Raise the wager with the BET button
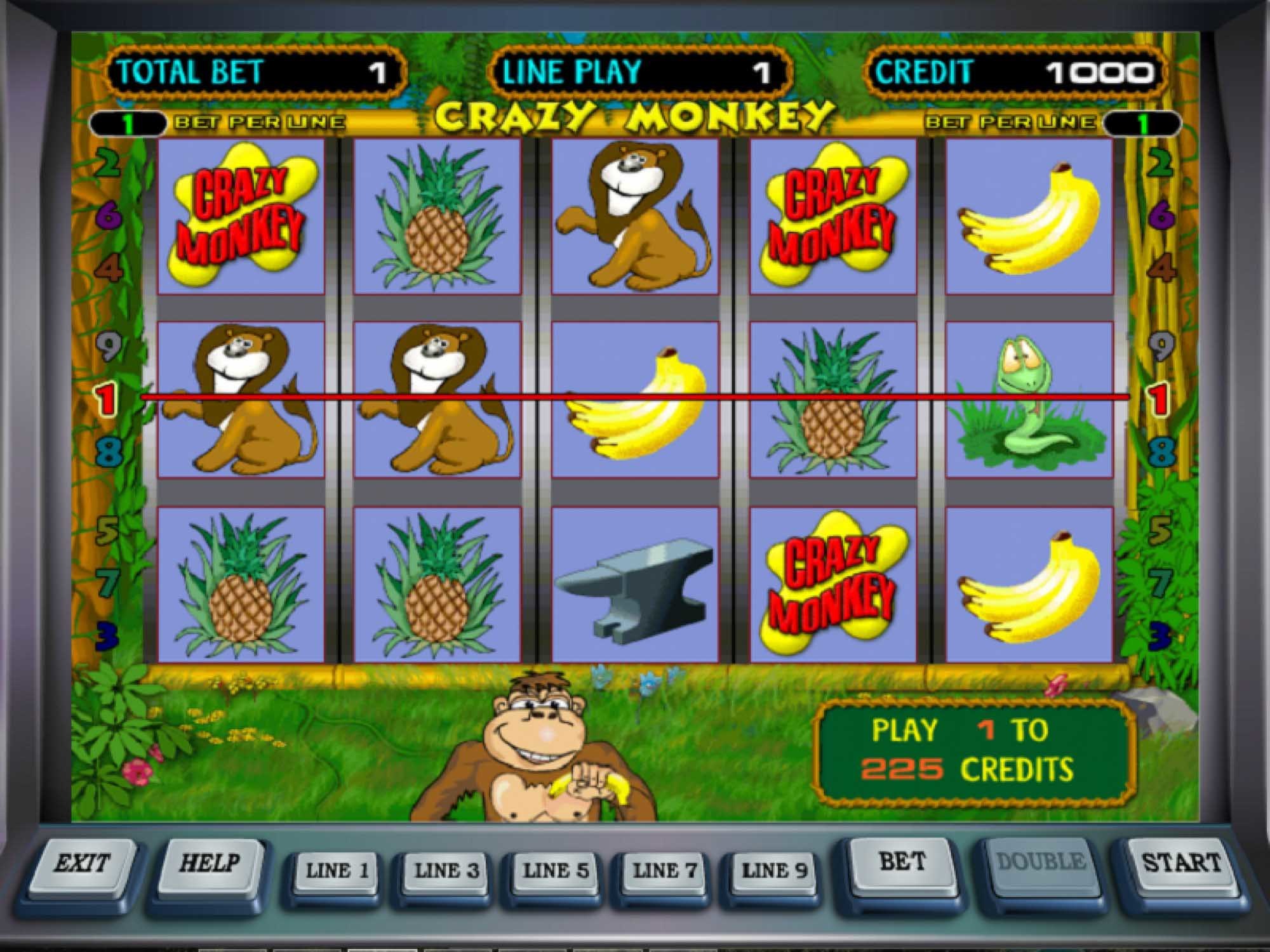 coord(902,862)
